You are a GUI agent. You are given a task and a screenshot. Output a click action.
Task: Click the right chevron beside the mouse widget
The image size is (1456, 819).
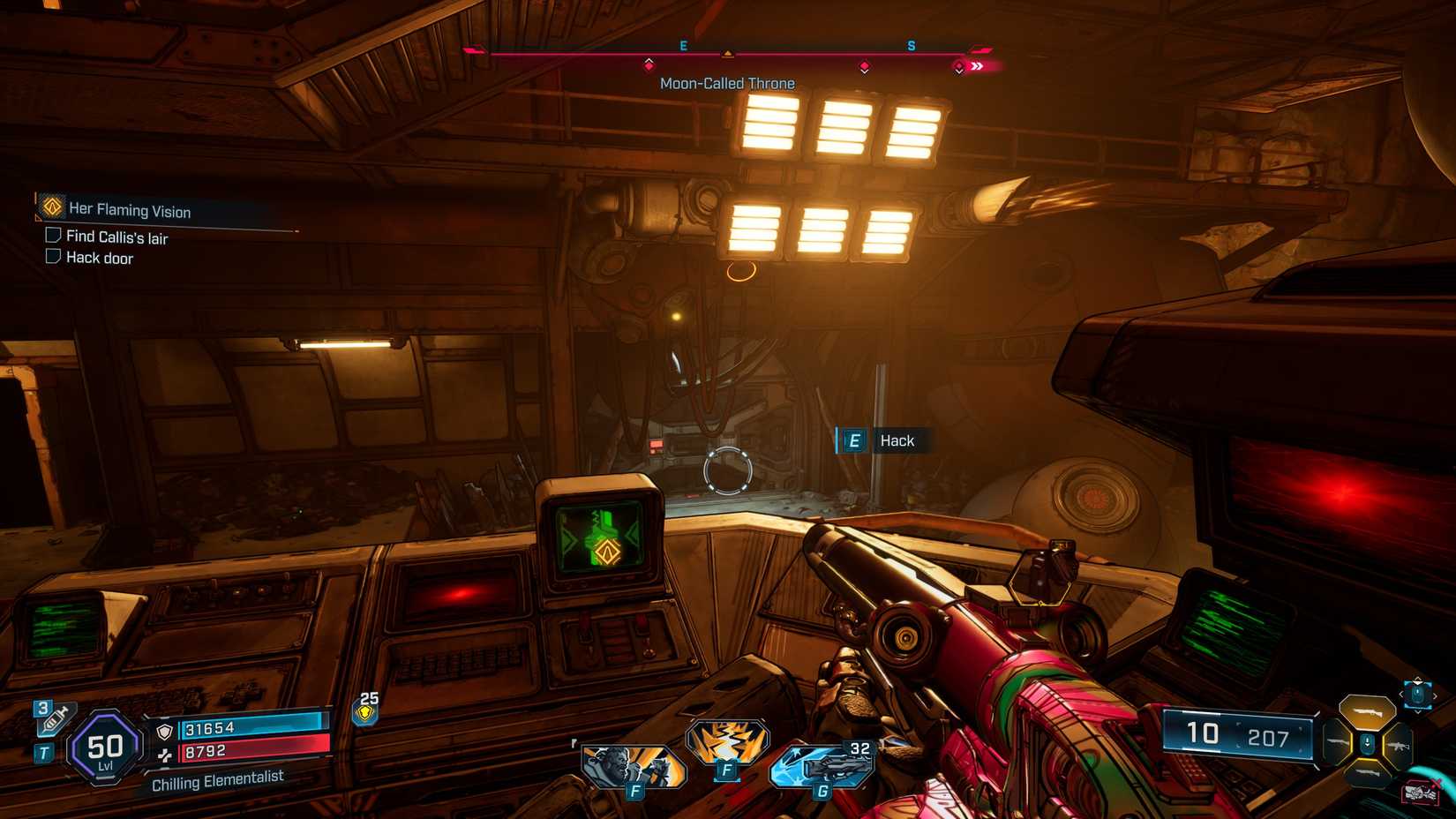pos(1436,695)
